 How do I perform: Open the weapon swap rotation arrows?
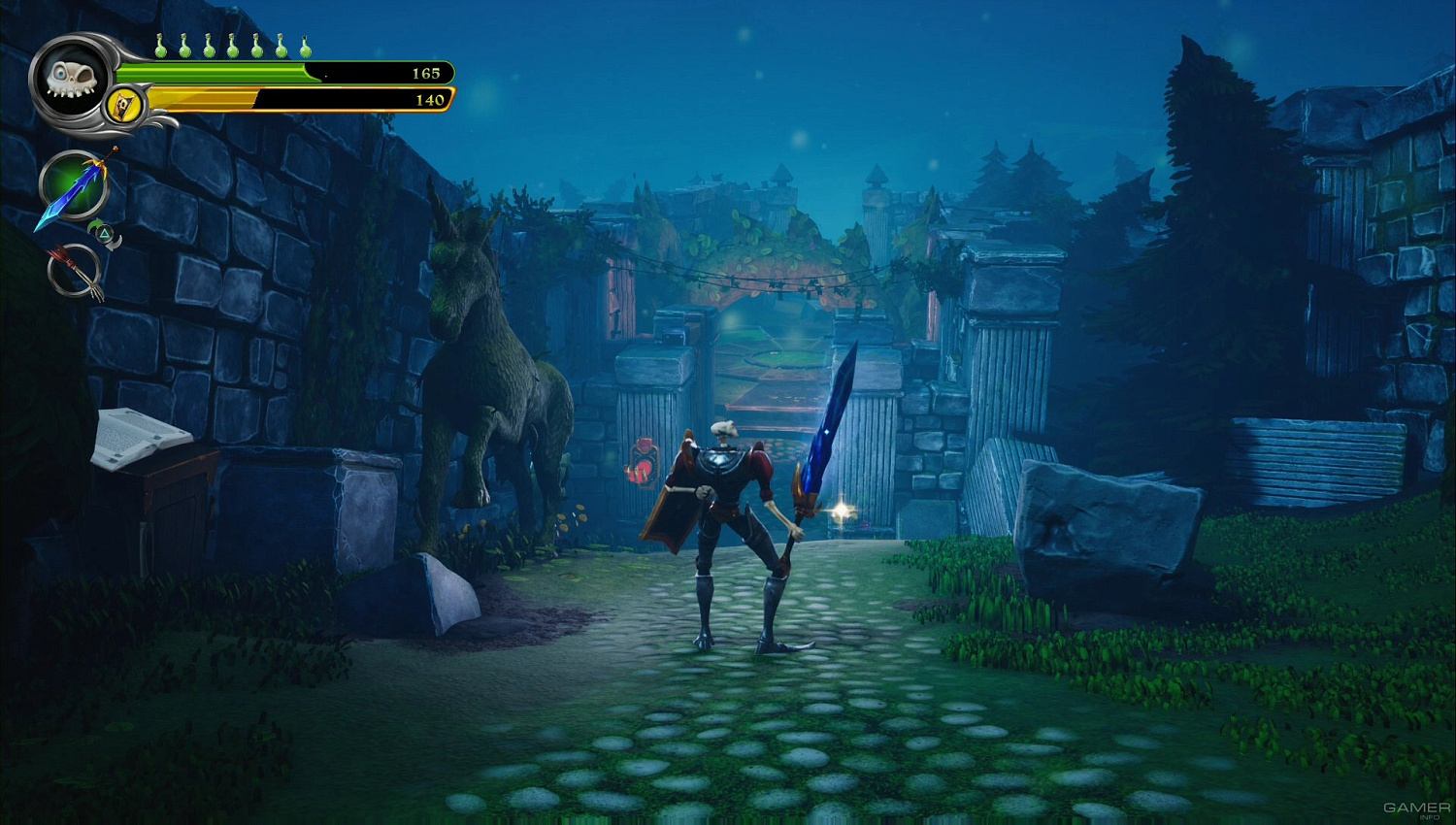104,233
